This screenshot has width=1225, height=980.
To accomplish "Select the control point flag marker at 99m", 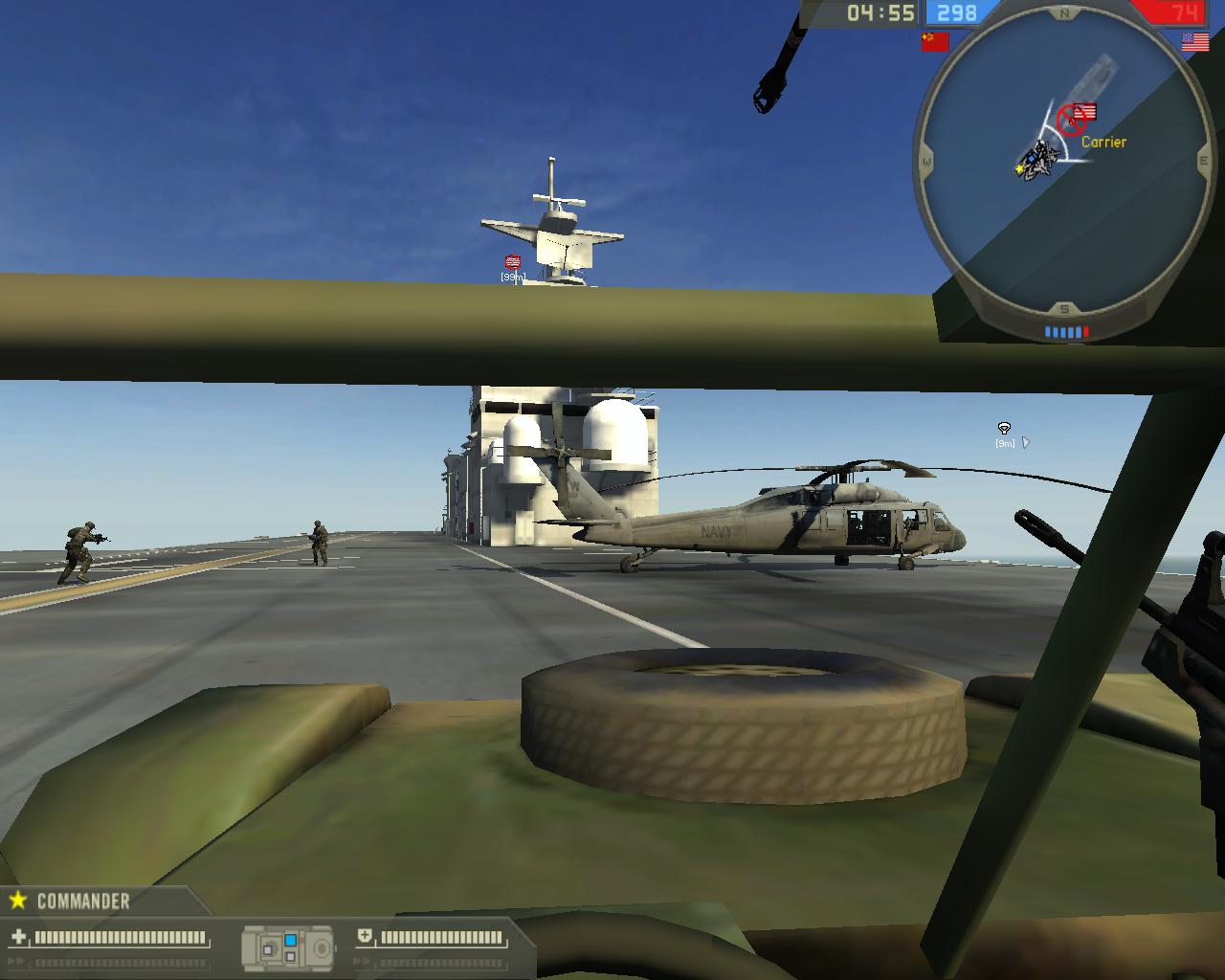I will (x=513, y=261).
